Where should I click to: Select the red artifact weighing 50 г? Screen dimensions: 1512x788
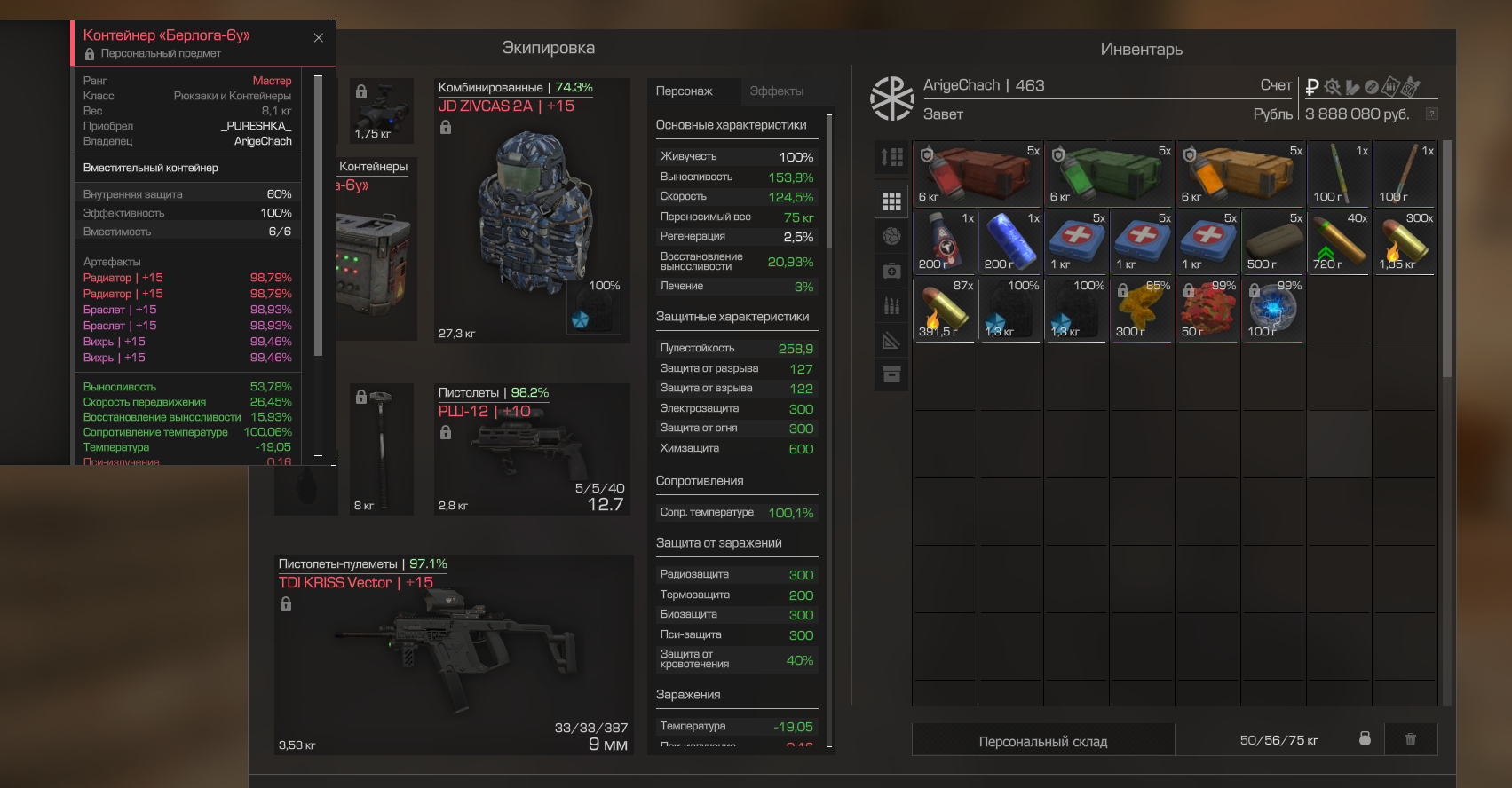[1208, 309]
